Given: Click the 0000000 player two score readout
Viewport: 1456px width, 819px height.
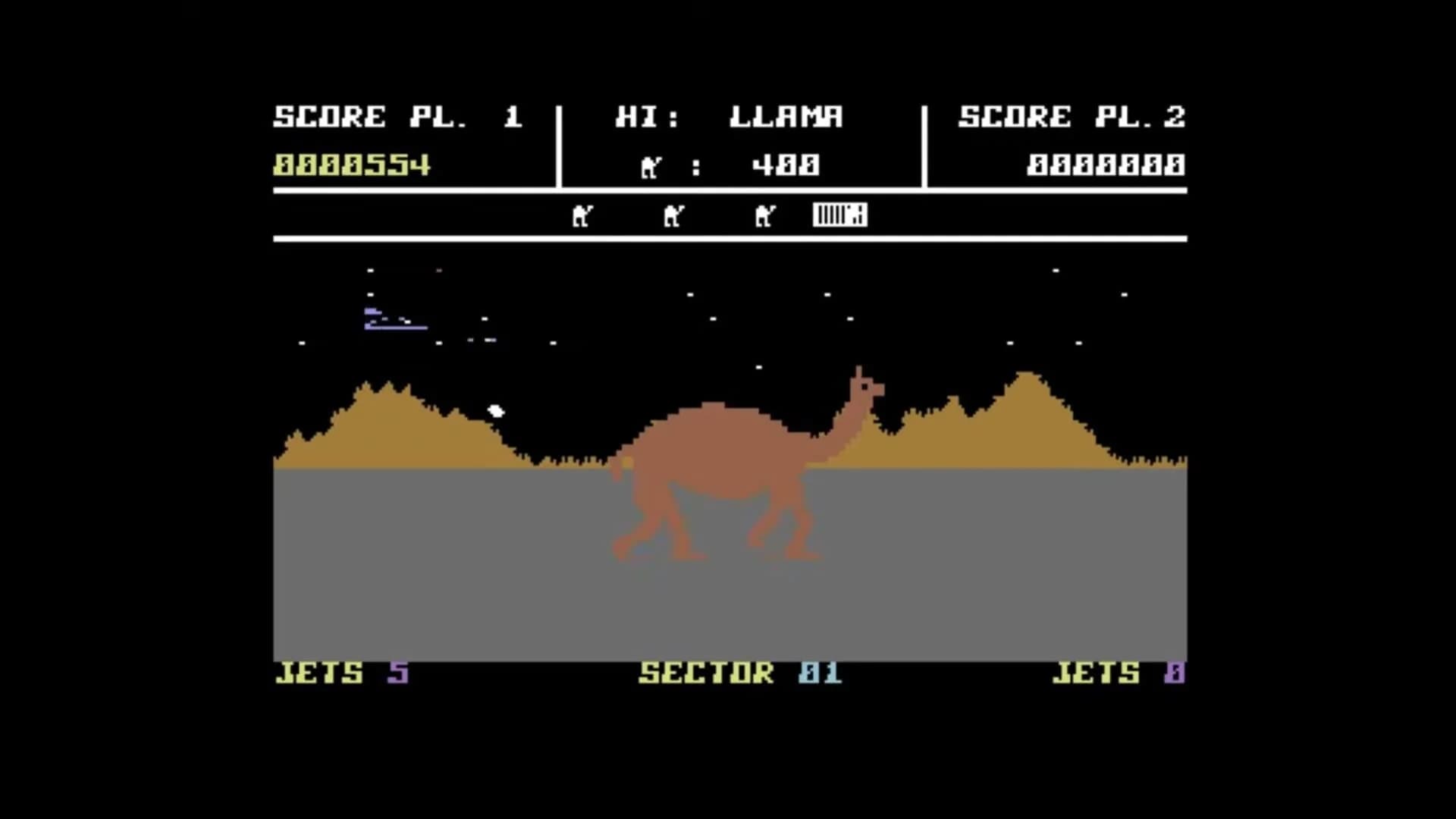Looking at the screenshot, I should (x=1105, y=163).
